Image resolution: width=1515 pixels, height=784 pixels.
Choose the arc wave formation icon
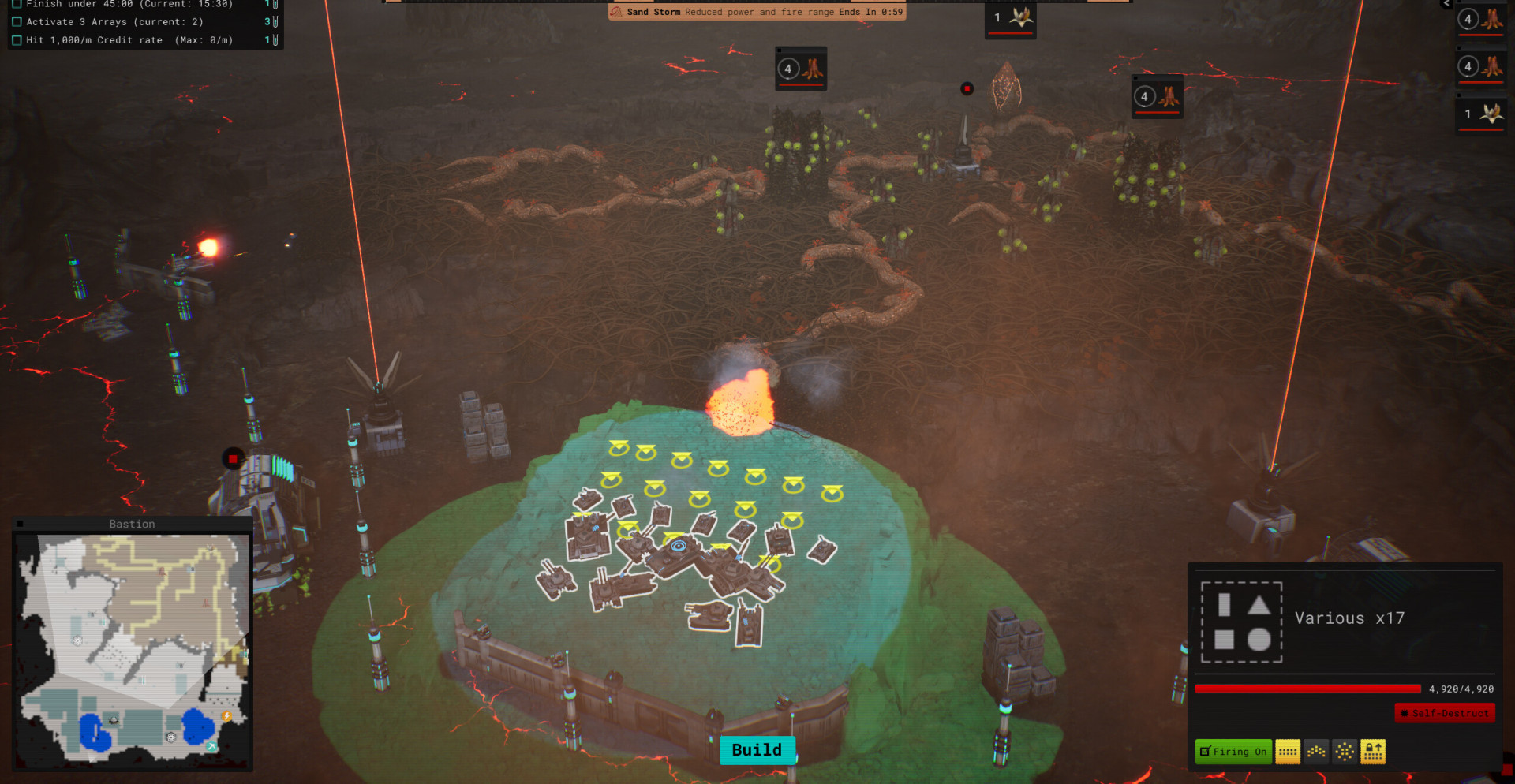(1316, 752)
